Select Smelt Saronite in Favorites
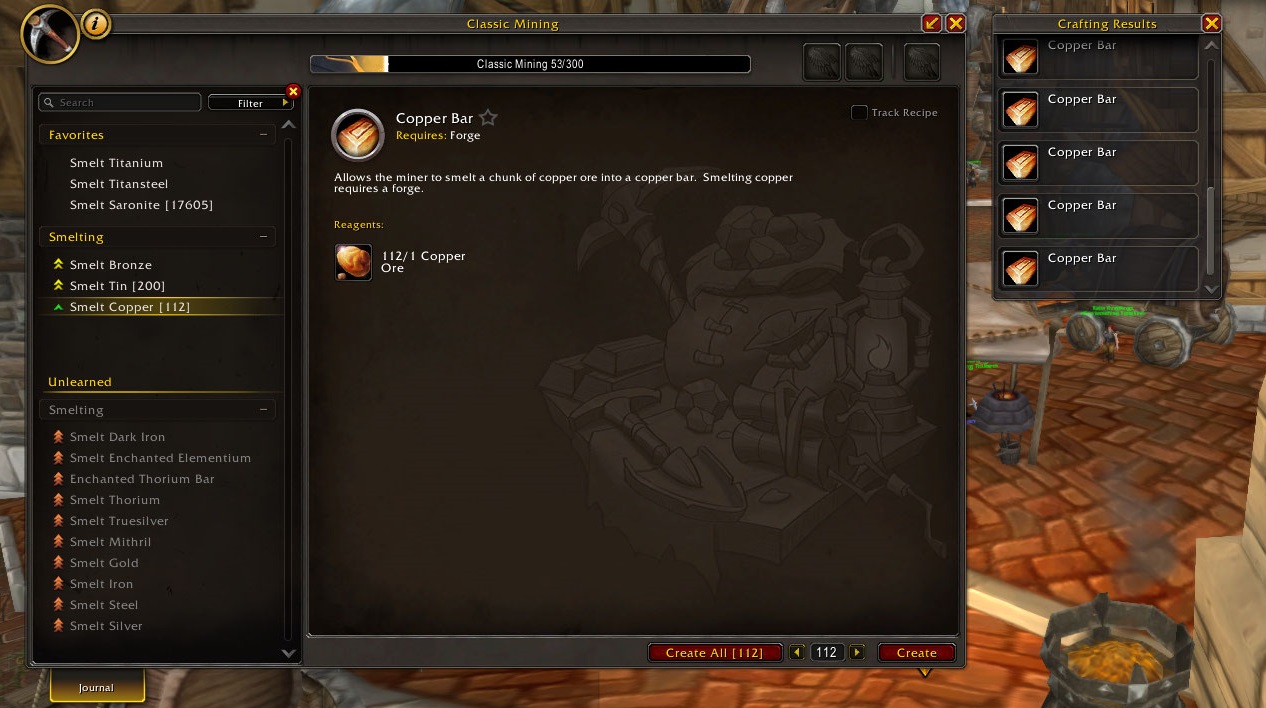Viewport: 1266px width, 708px height. click(x=141, y=205)
